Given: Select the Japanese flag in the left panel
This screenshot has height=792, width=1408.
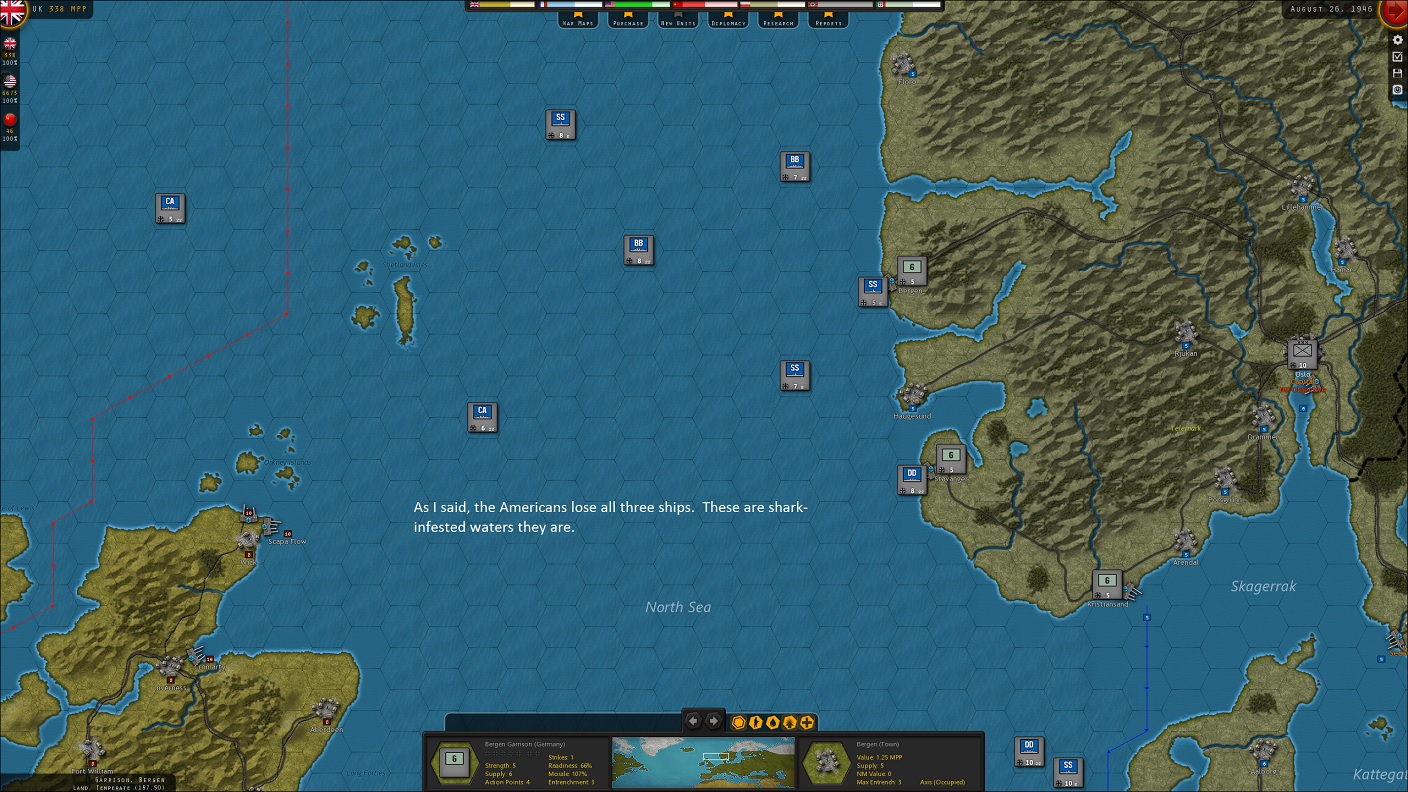Looking at the screenshot, I should click(x=10, y=118).
